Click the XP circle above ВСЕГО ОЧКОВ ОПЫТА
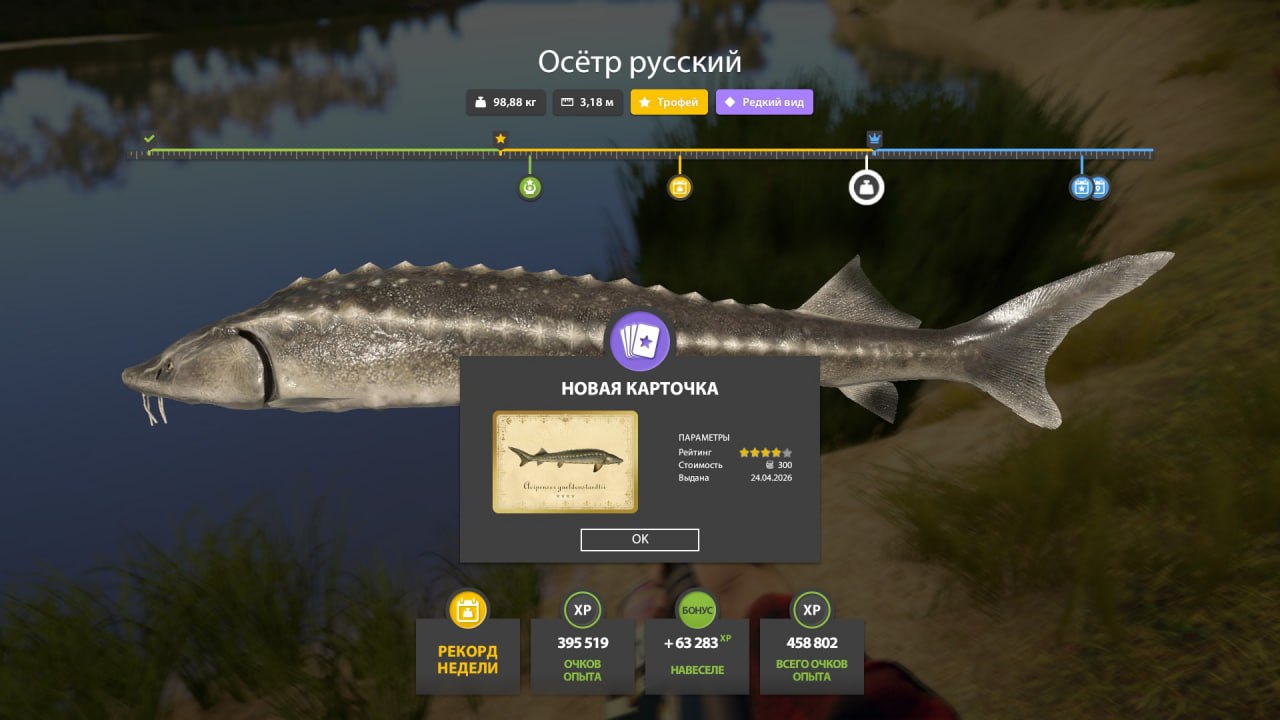The width and height of the screenshot is (1280, 720). (811, 609)
